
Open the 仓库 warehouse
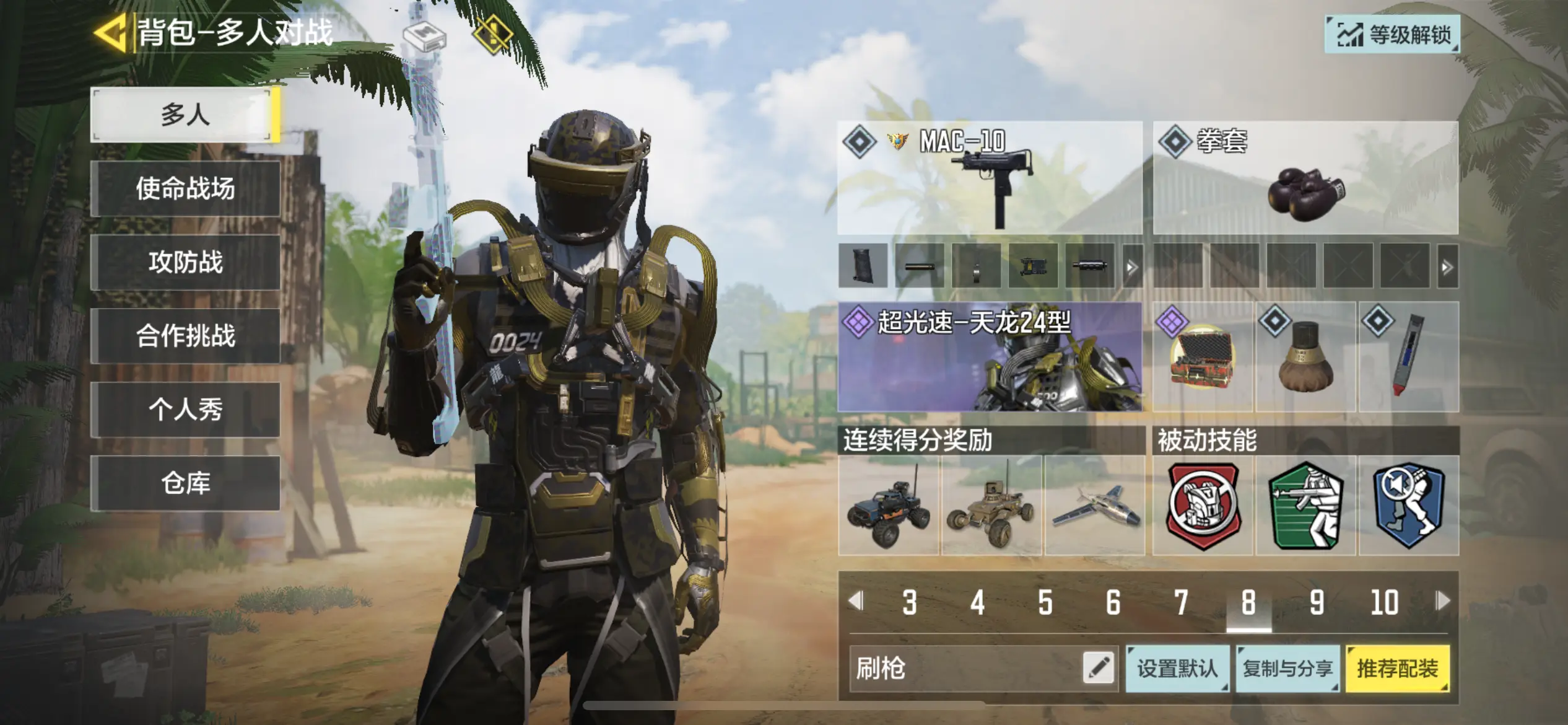(x=185, y=483)
